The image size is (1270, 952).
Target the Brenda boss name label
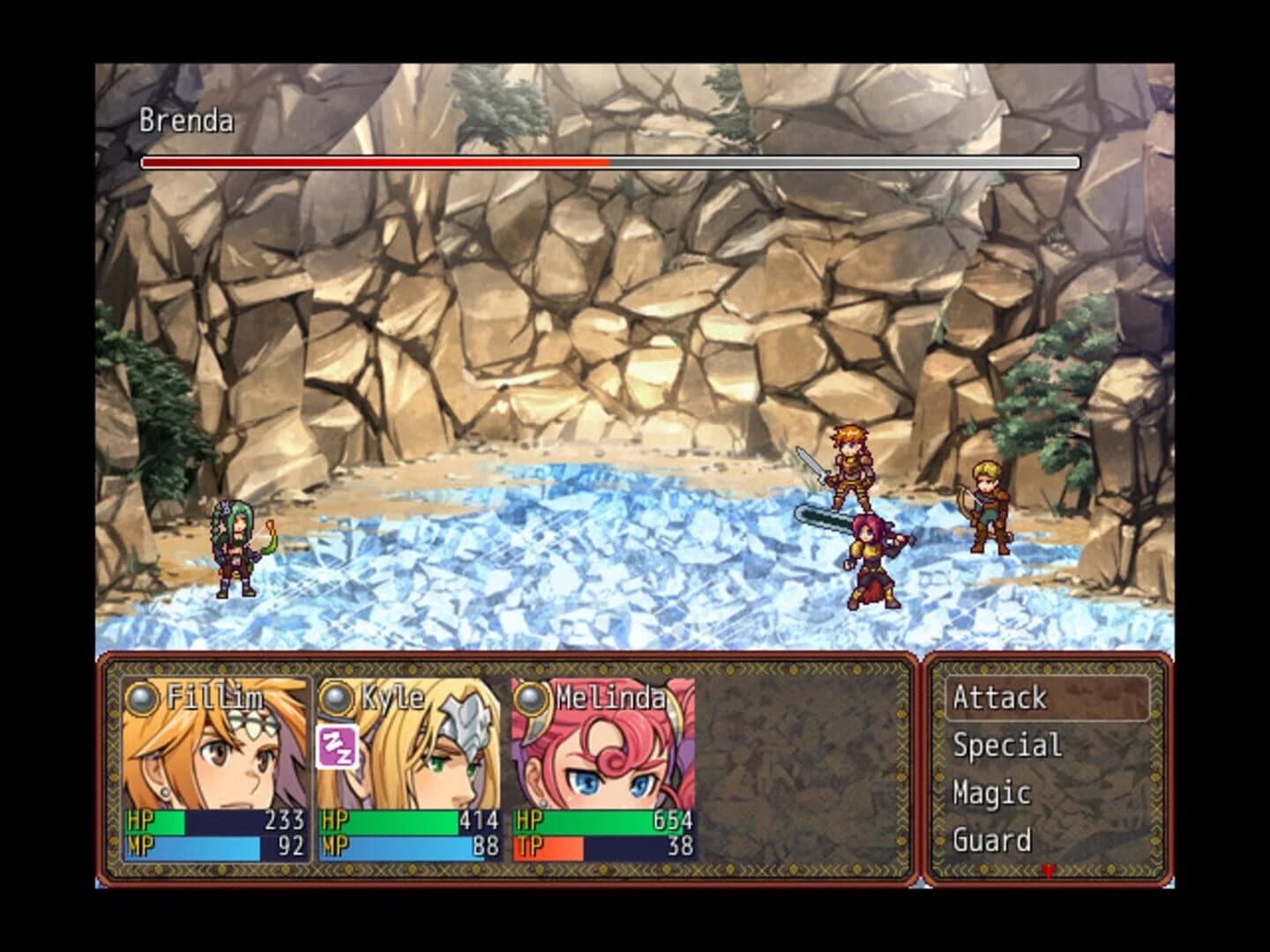pos(185,122)
